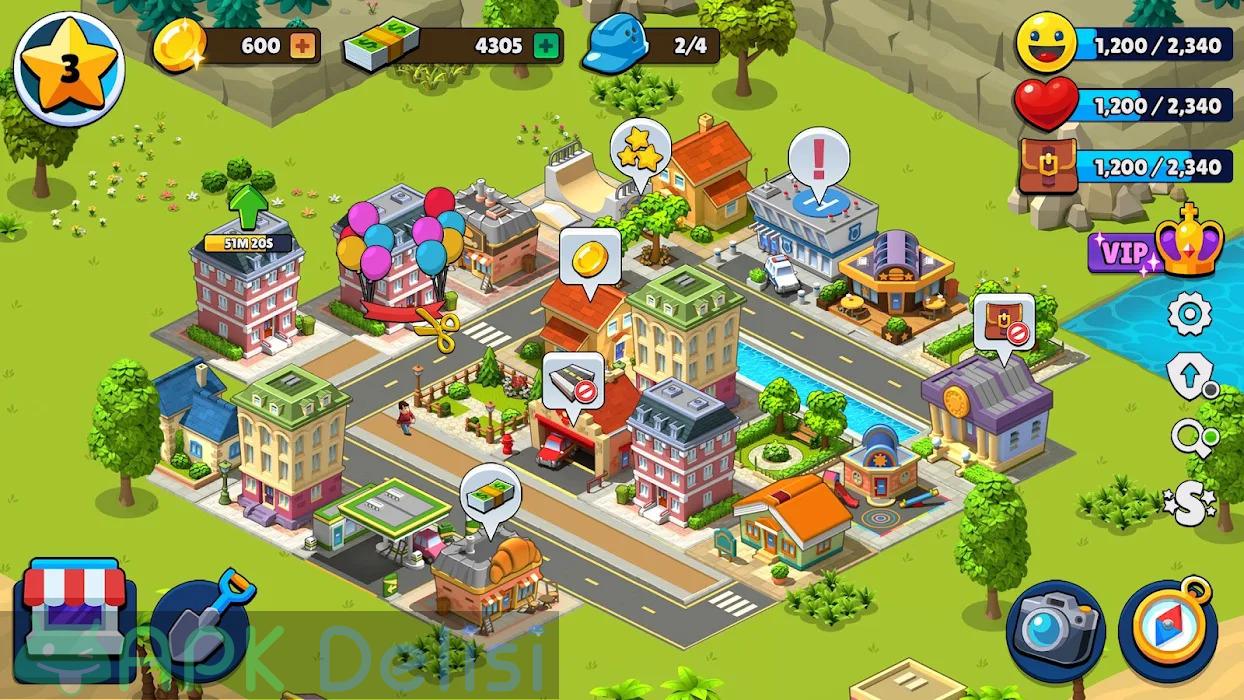Add more gold coins with orange plus
The width and height of the screenshot is (1244, 700).
click(x=300, y=46)
